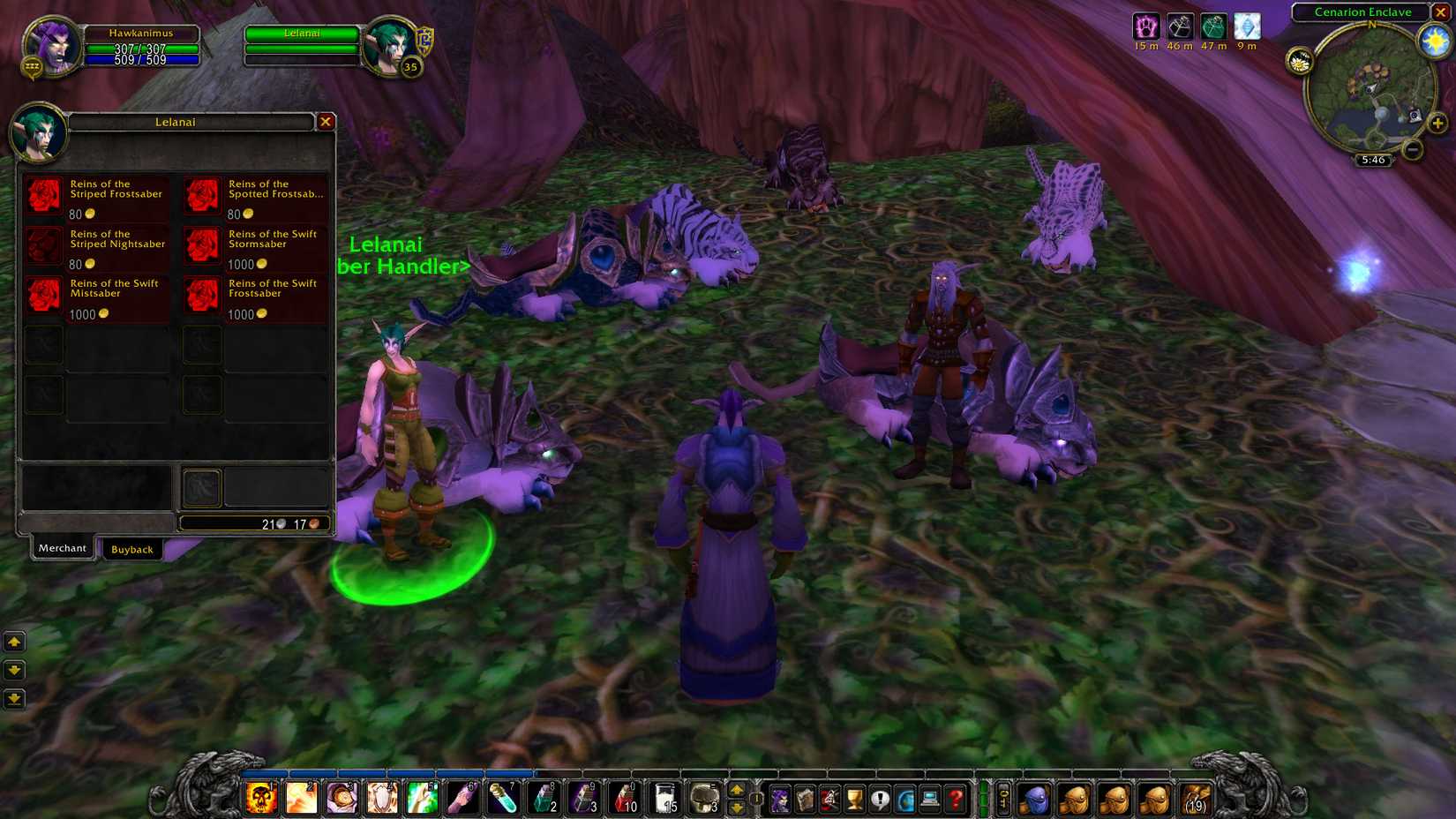Click the action bar page-down arrow
The height and width of the screenshot is (819, 1456).
tap(737, 808)
